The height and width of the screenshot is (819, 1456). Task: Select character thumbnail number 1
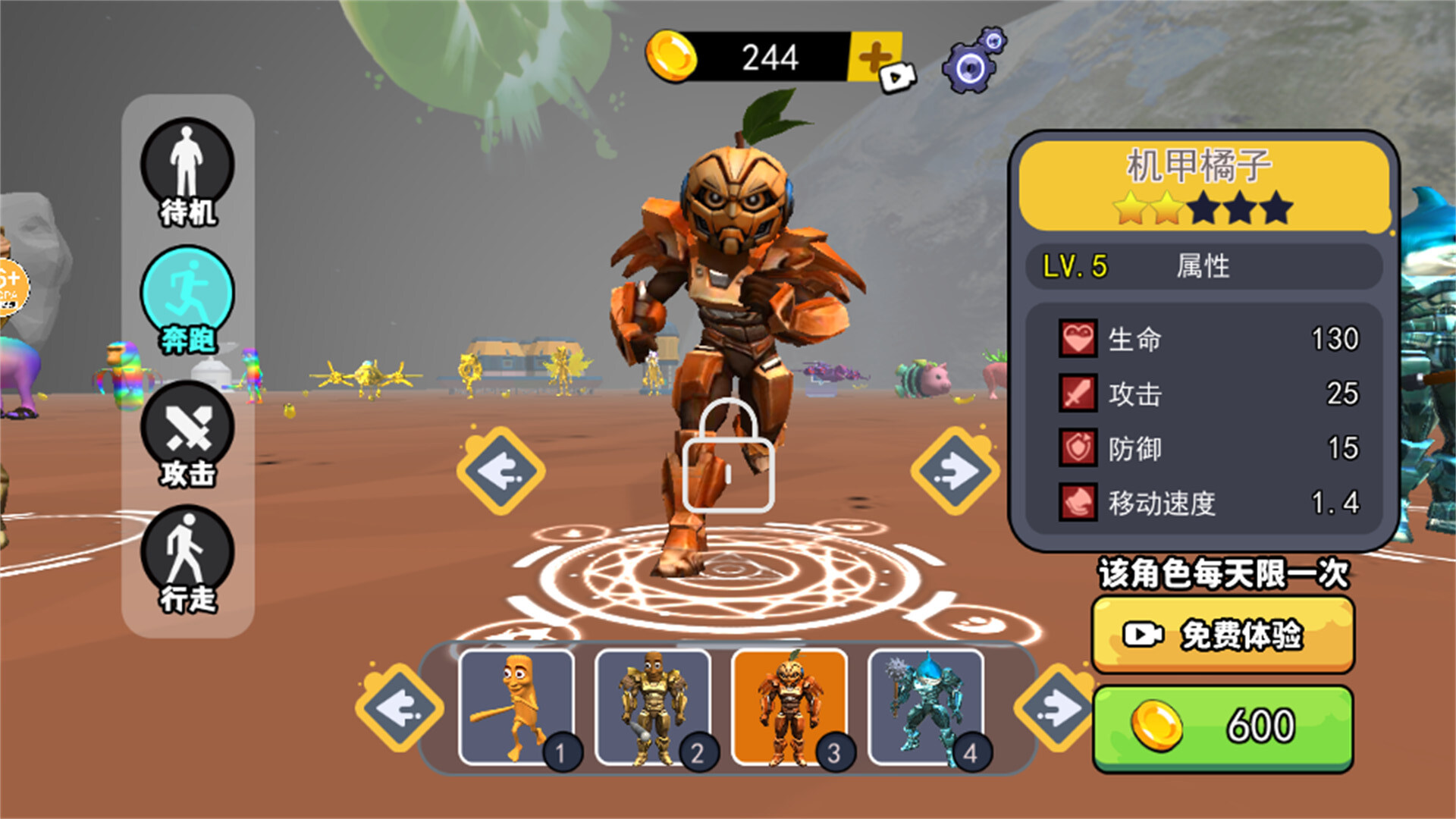click(x=517, y=707)
